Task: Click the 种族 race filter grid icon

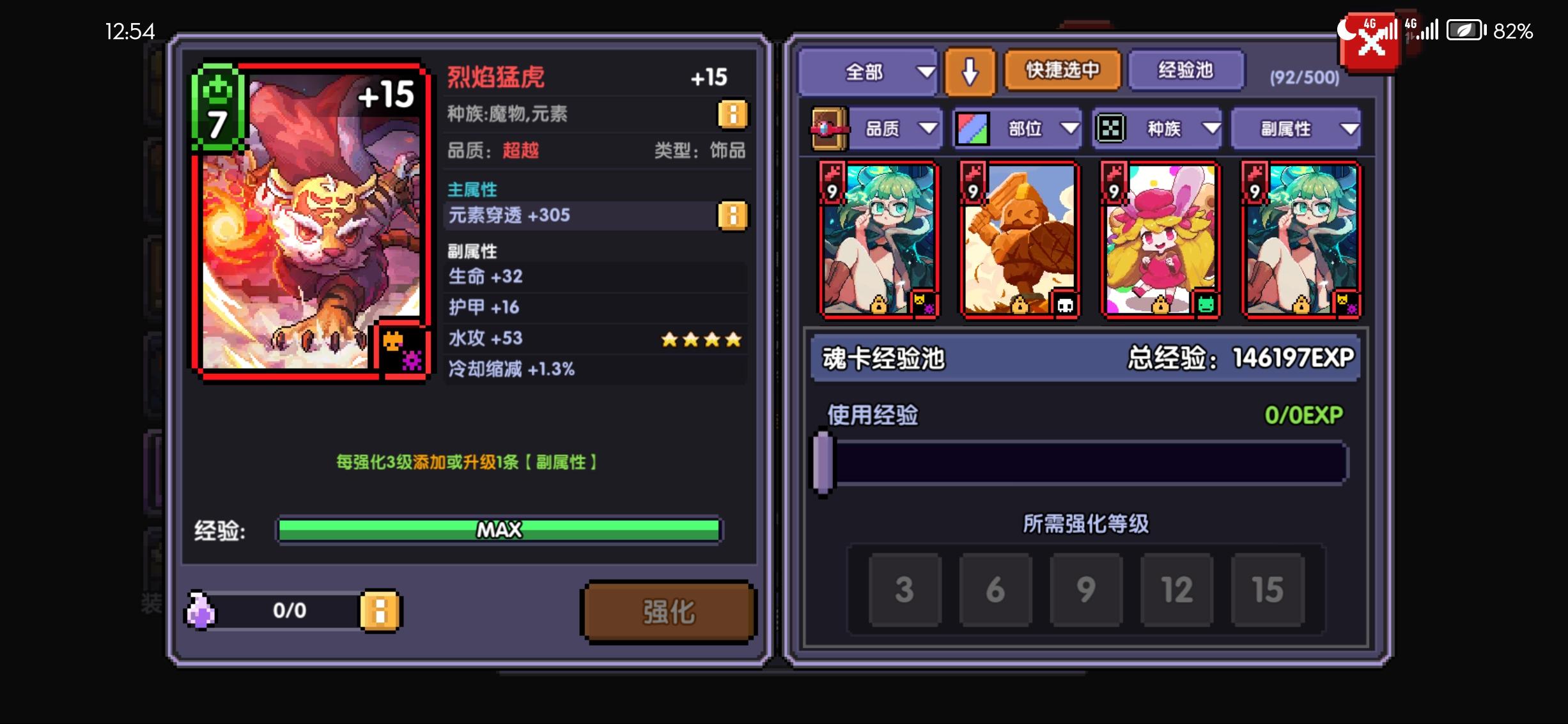Action: pyautogui.click(x=1112, y=128)
